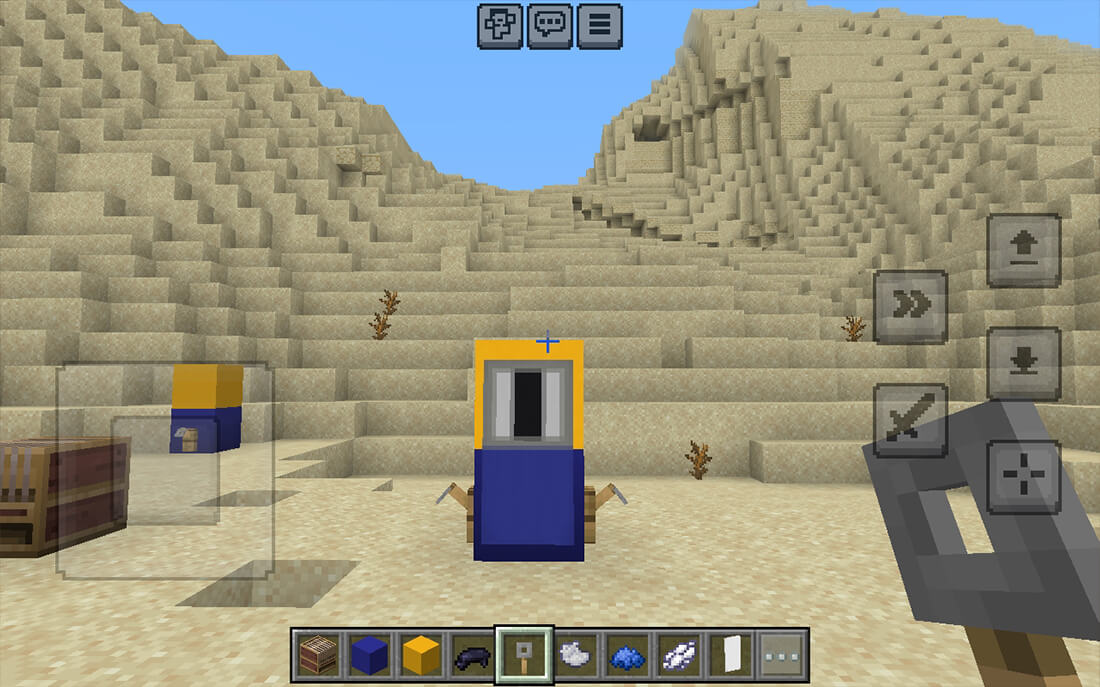Open the chat speech bubble button
Image resolution: width=1100 pixels, height=687 pixels.
click(x=550, y=26)
